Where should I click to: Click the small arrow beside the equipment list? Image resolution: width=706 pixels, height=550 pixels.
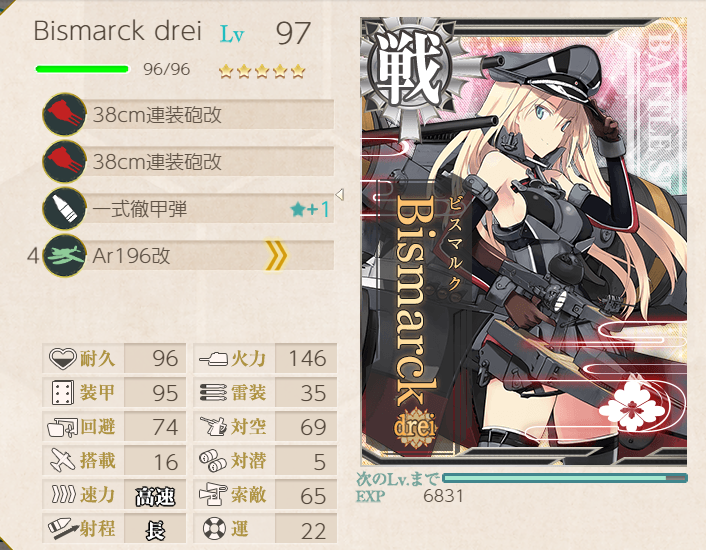tap(340, 194)
